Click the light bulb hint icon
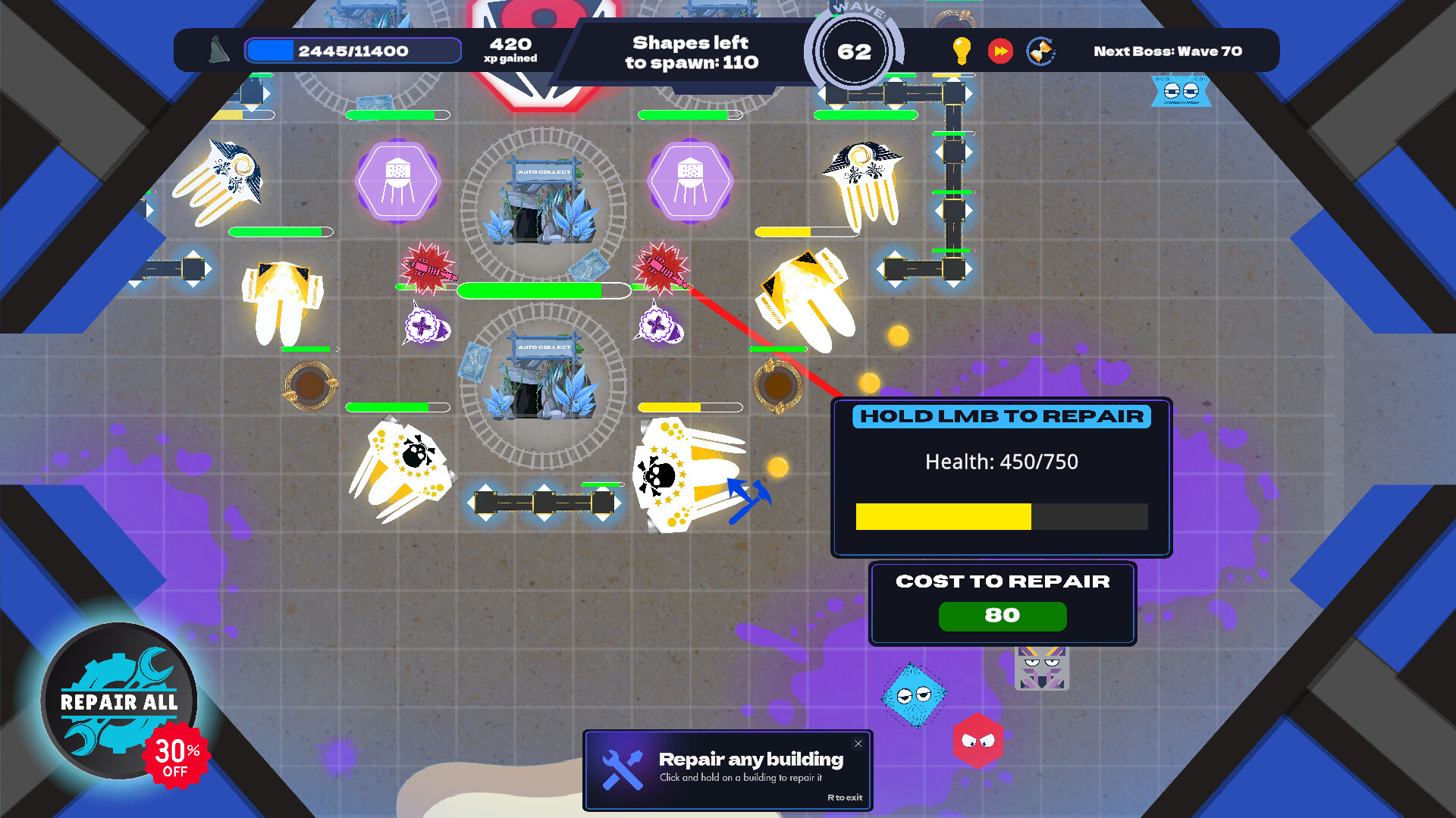This screenshot has height=818, width=1456. 962,52
